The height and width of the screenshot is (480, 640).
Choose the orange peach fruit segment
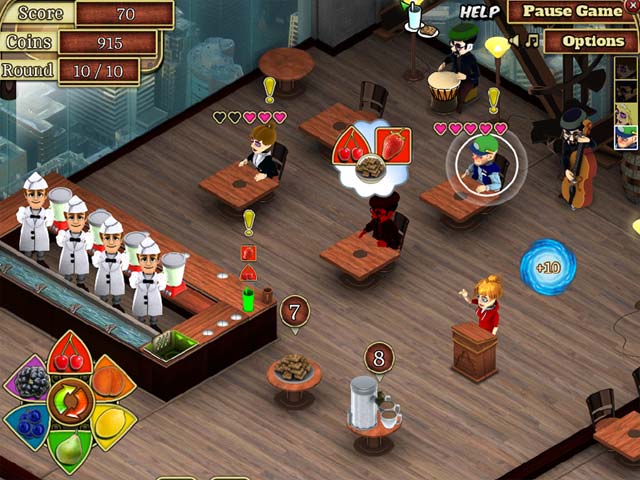pos(109,380)
